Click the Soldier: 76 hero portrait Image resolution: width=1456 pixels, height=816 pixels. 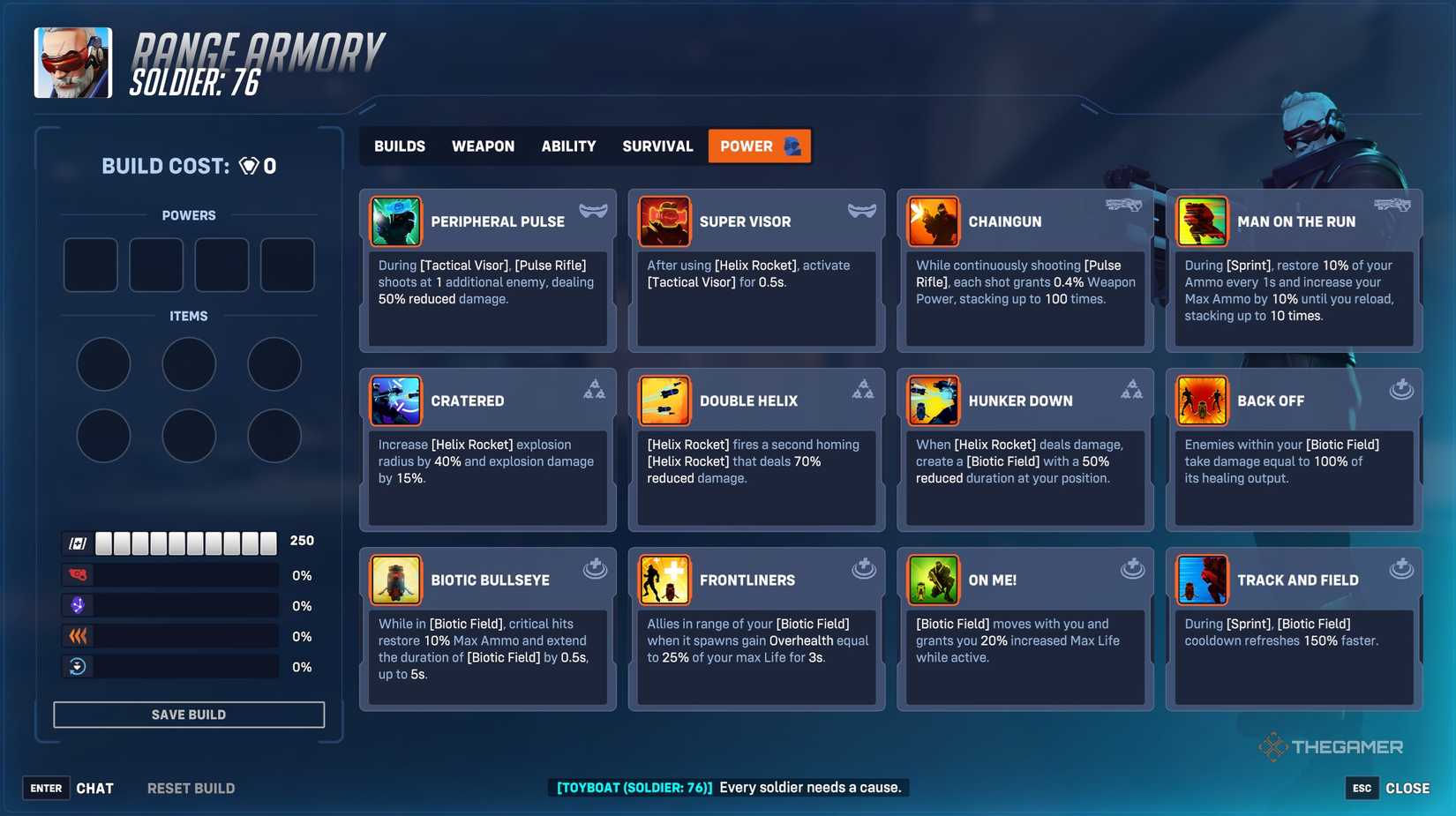click(x=72, y=63)
